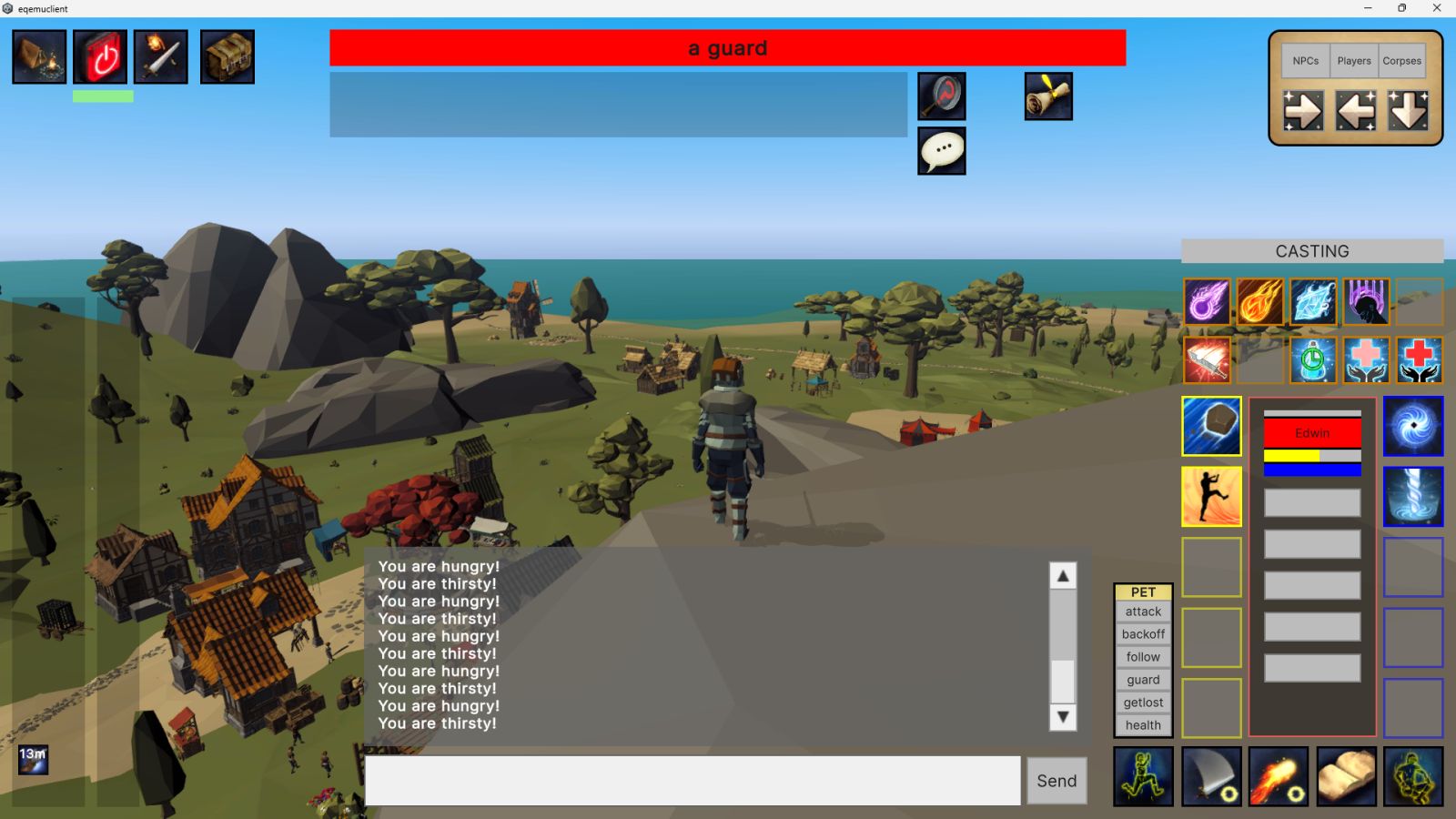Click the right-arrow NPC cycling button

pyautogui.click(x=1304, y=111)
